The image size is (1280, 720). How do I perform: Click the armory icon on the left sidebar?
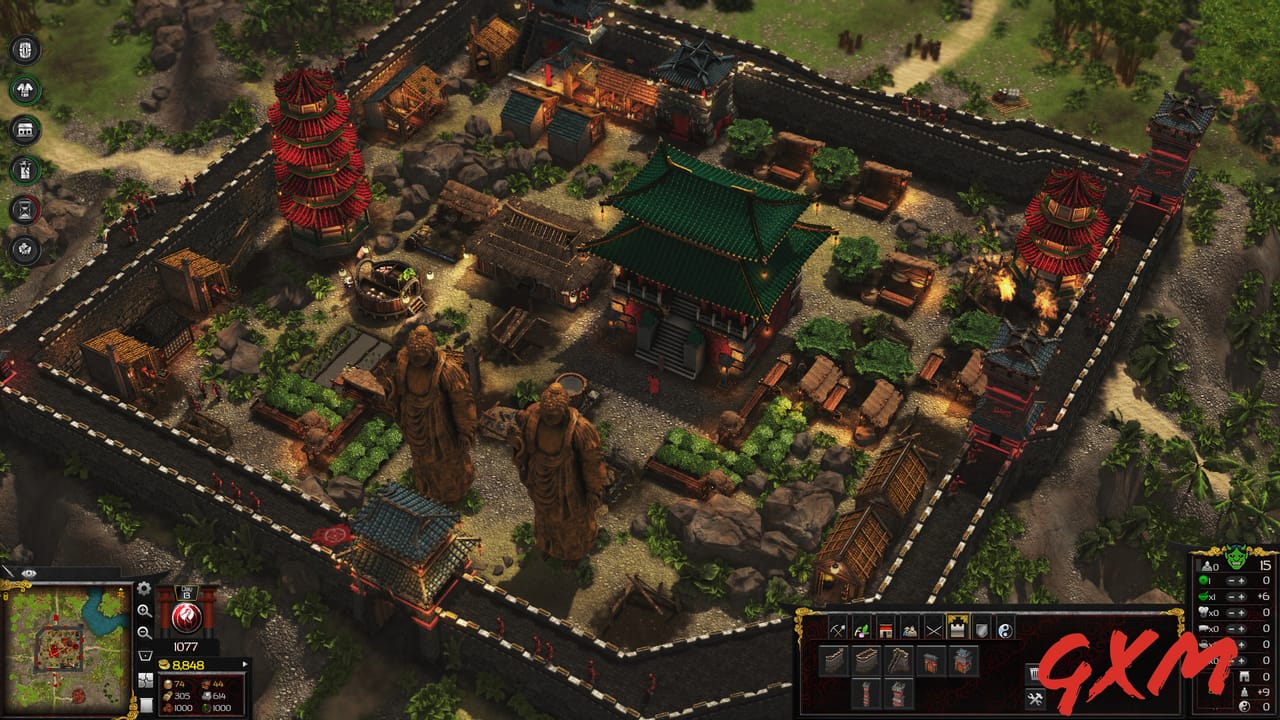[24, 88]
